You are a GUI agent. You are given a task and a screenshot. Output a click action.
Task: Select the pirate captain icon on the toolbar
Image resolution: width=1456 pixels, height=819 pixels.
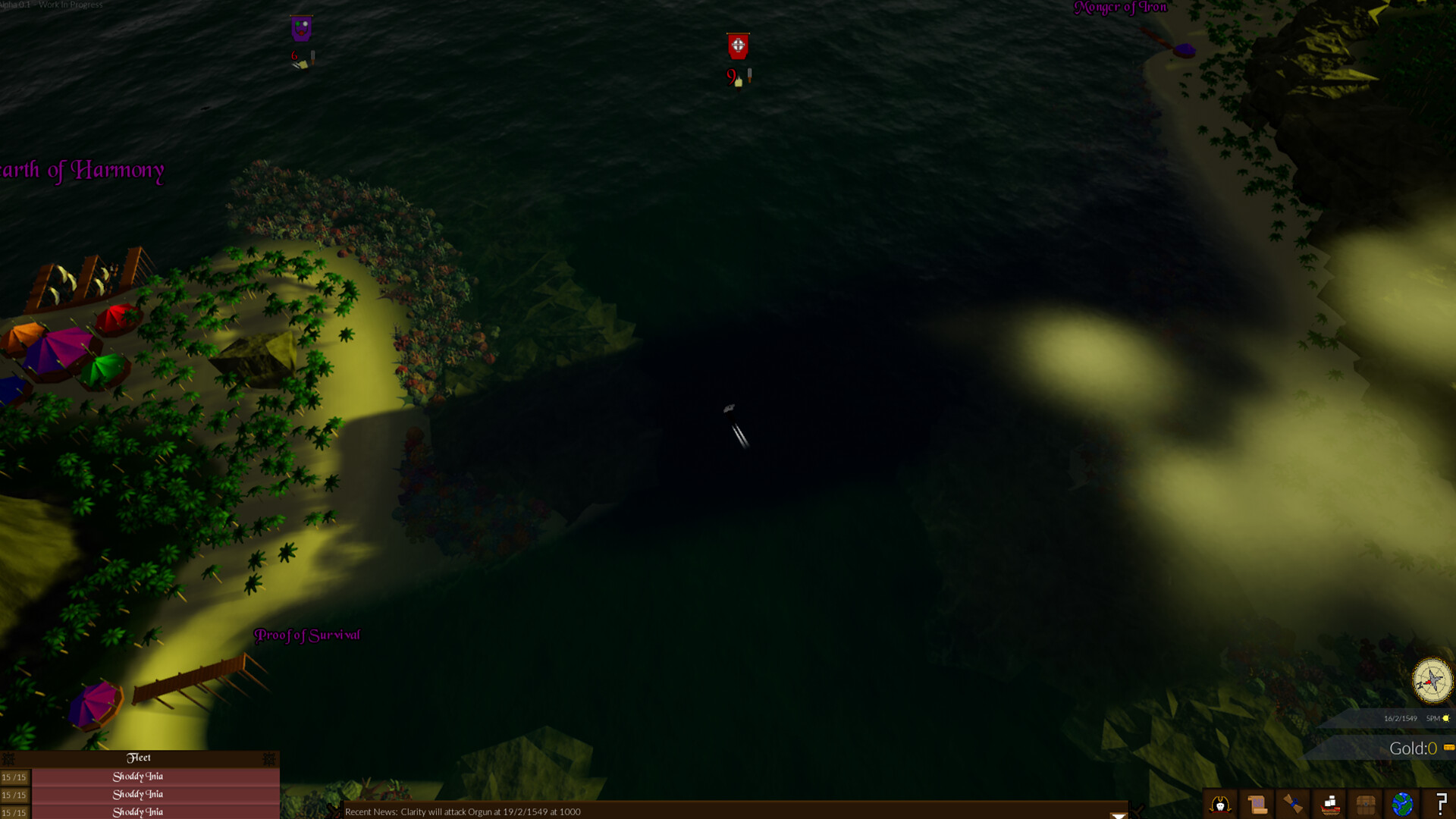[x=1221, y=805]
